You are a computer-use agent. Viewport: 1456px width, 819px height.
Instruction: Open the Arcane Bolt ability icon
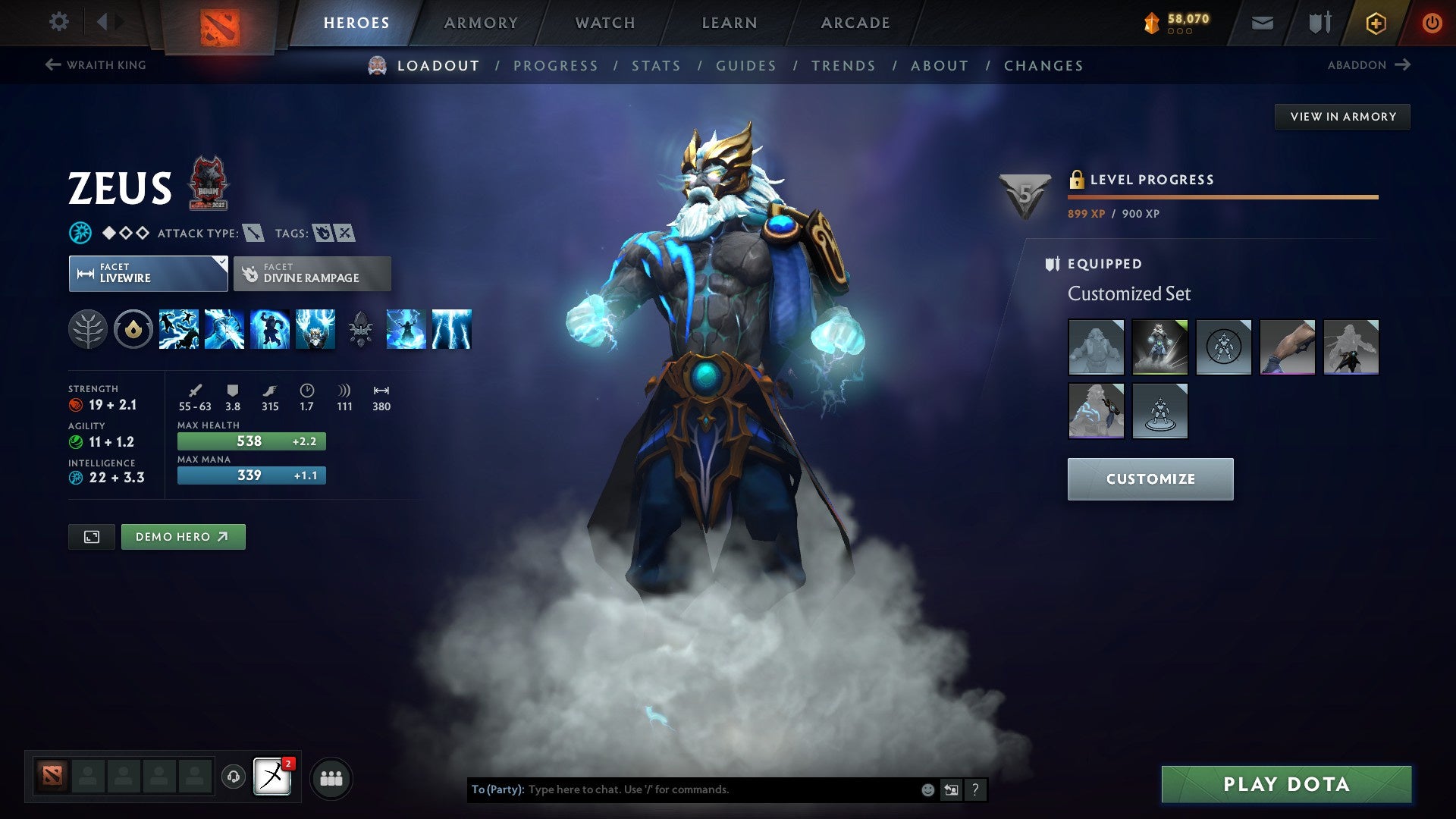pos(178,328)
